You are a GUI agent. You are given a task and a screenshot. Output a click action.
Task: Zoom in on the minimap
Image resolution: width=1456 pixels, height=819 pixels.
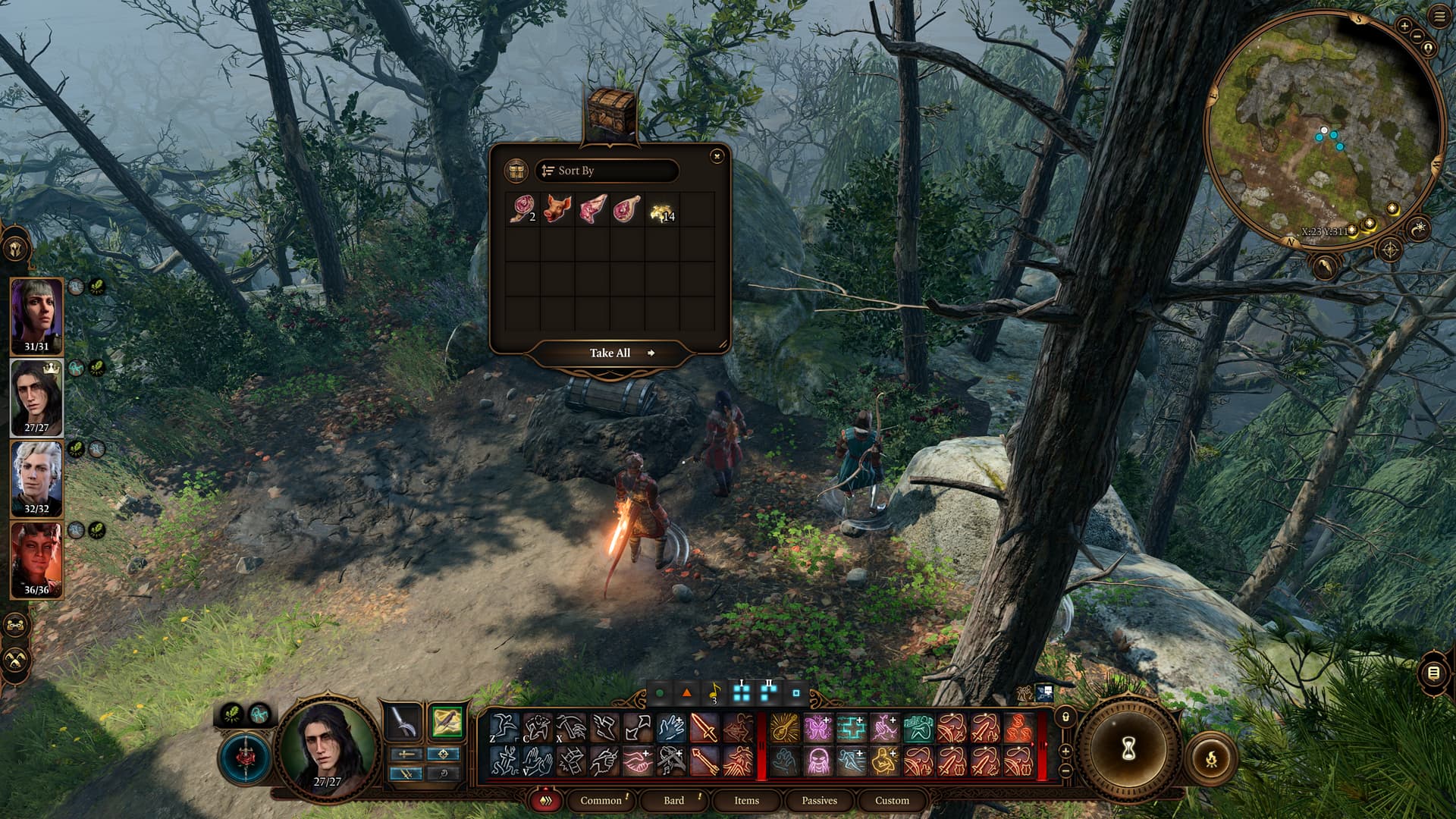tap(1404, 27)
